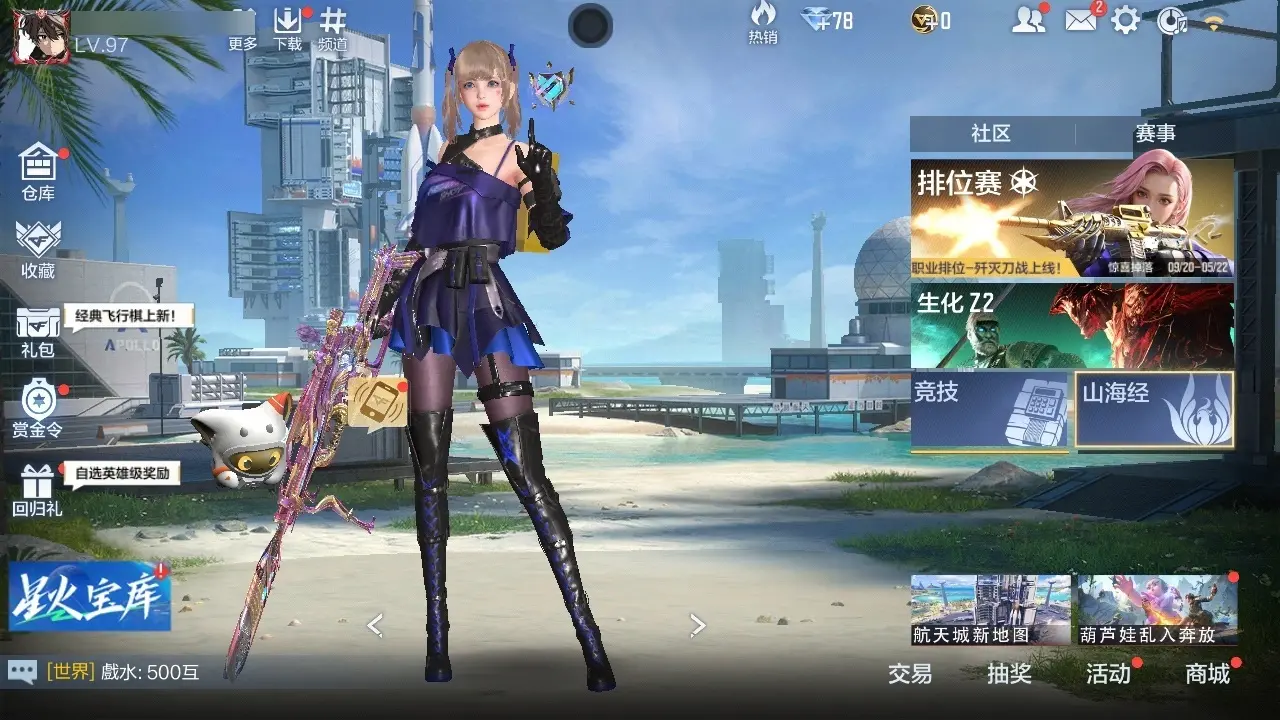Open the 收藏 collection menu
Viewport: 1280px width, 720px height.
[38, 247]
